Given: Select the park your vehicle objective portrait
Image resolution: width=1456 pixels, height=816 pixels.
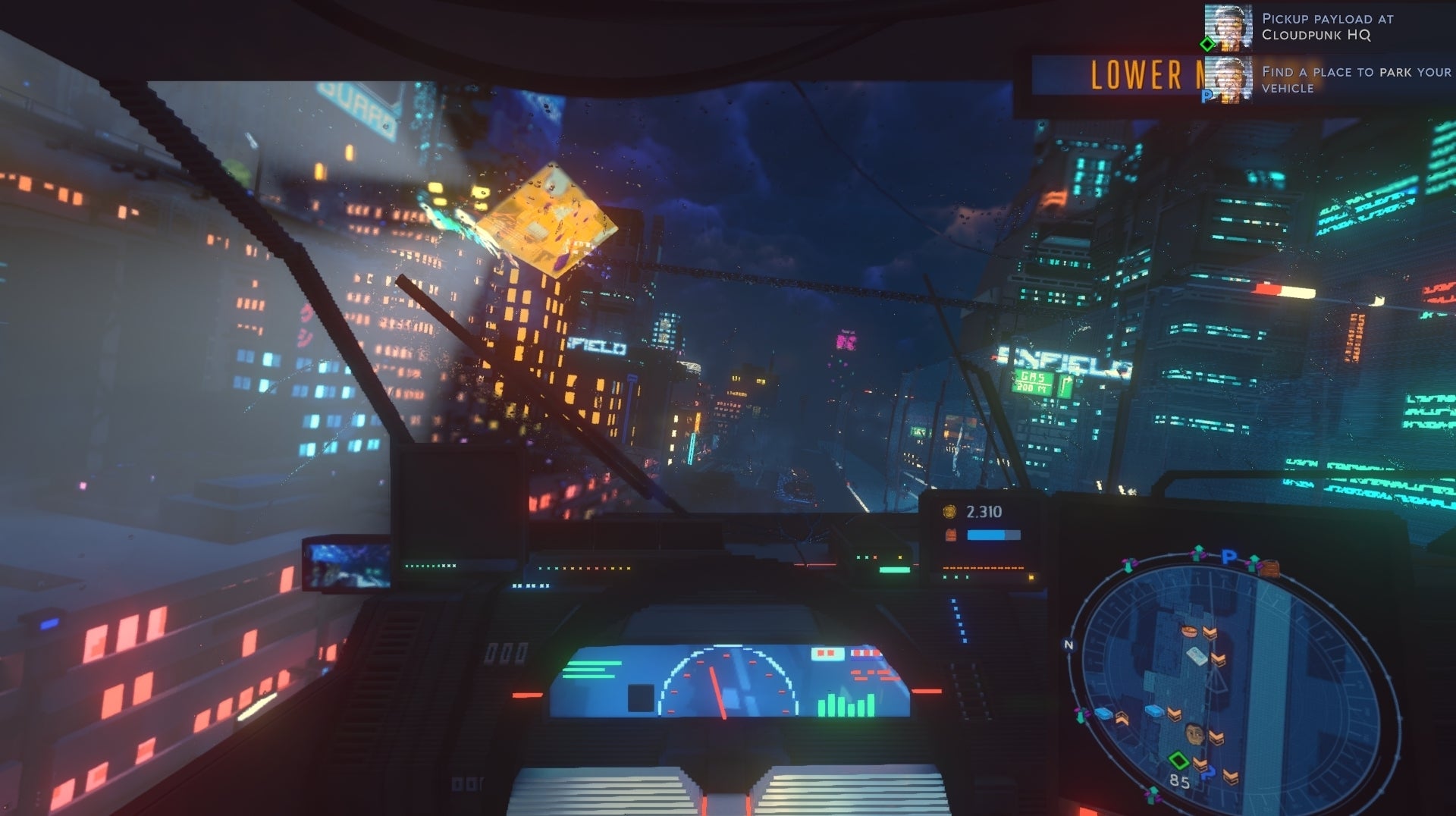Looking at the screenshot, I should point(1228,79).
